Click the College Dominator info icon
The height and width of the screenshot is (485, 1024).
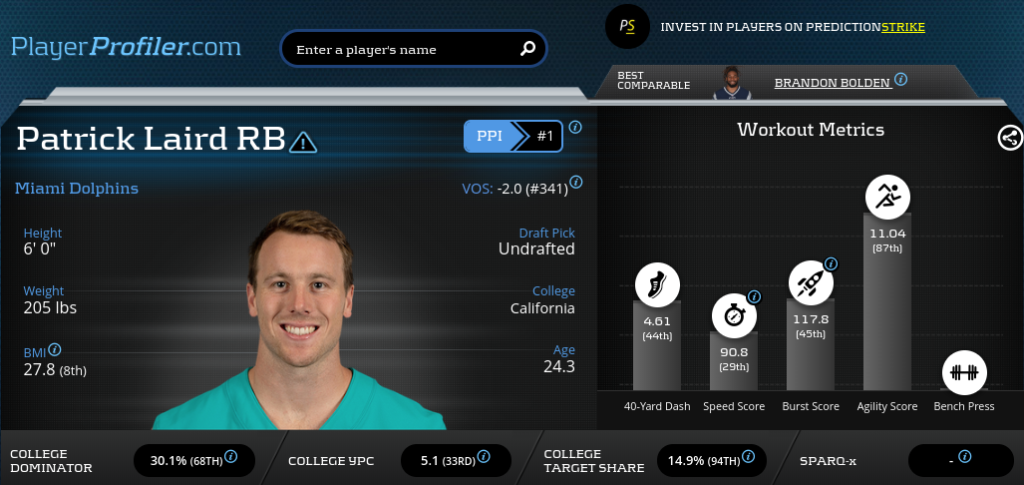pyautogui.click(x=231, y=456)
